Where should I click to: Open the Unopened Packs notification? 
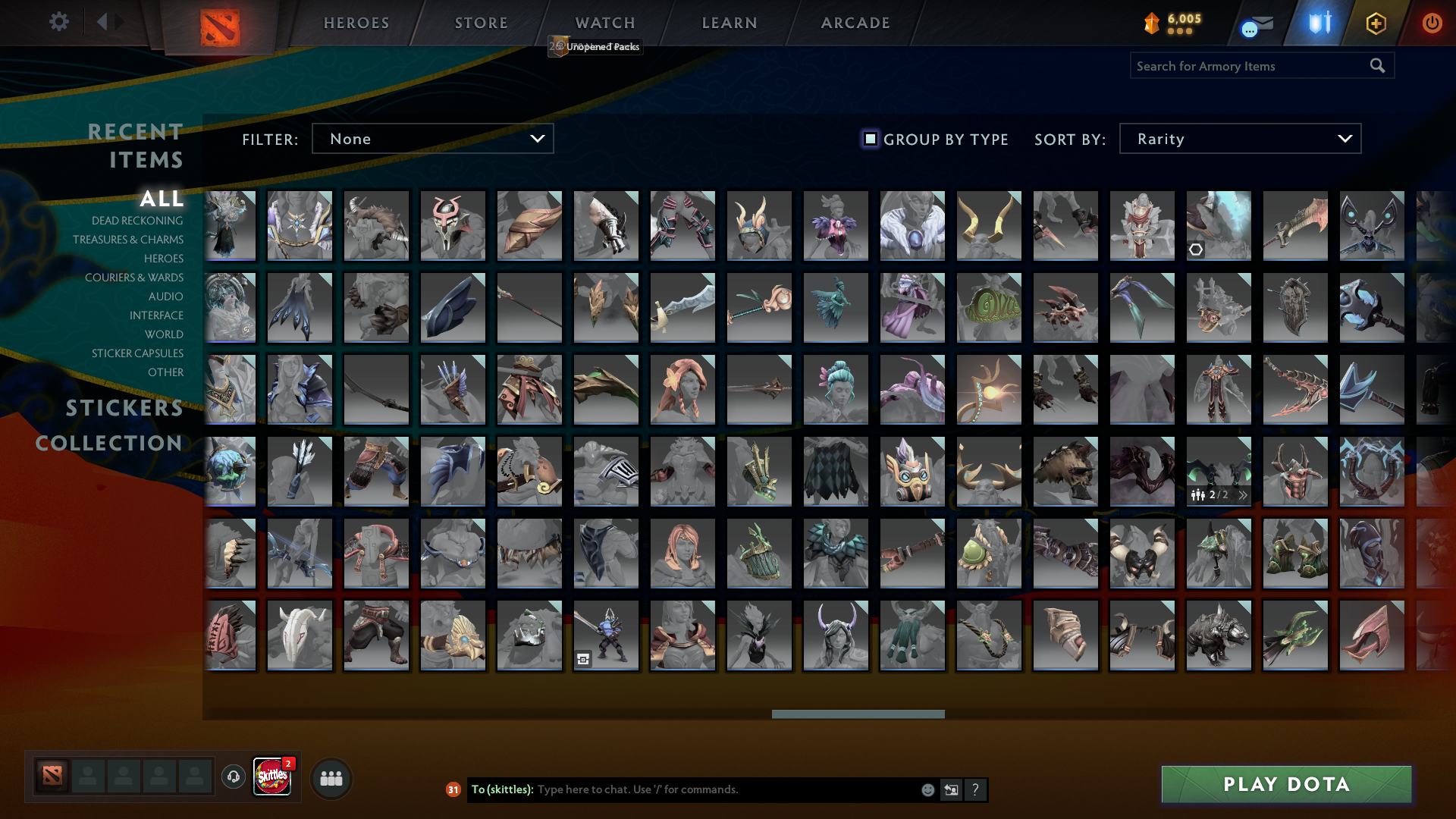595,46
